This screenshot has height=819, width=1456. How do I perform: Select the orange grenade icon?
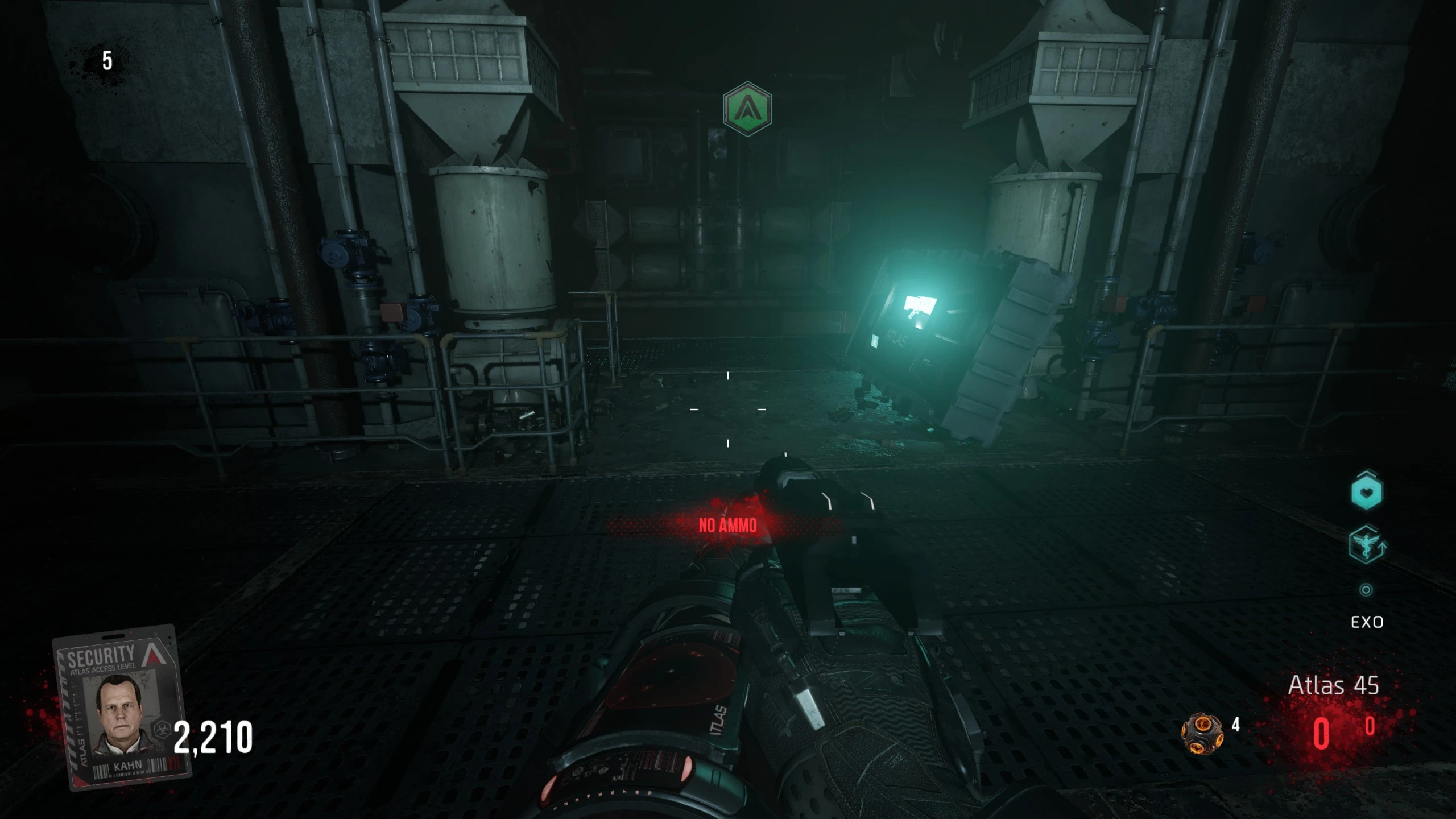click(1203, 733)
